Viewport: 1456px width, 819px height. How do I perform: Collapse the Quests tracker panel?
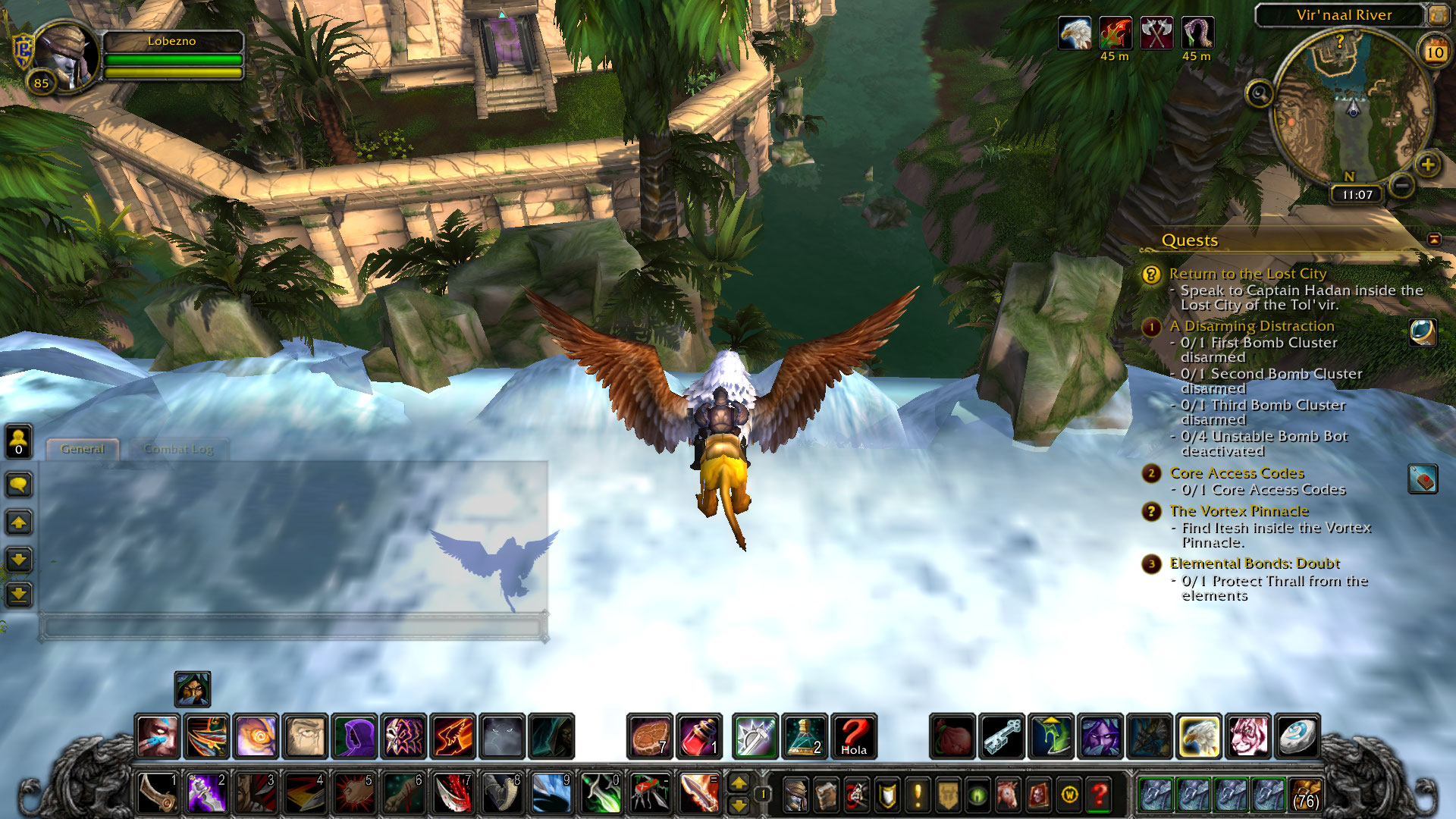tap(1434, 239)
